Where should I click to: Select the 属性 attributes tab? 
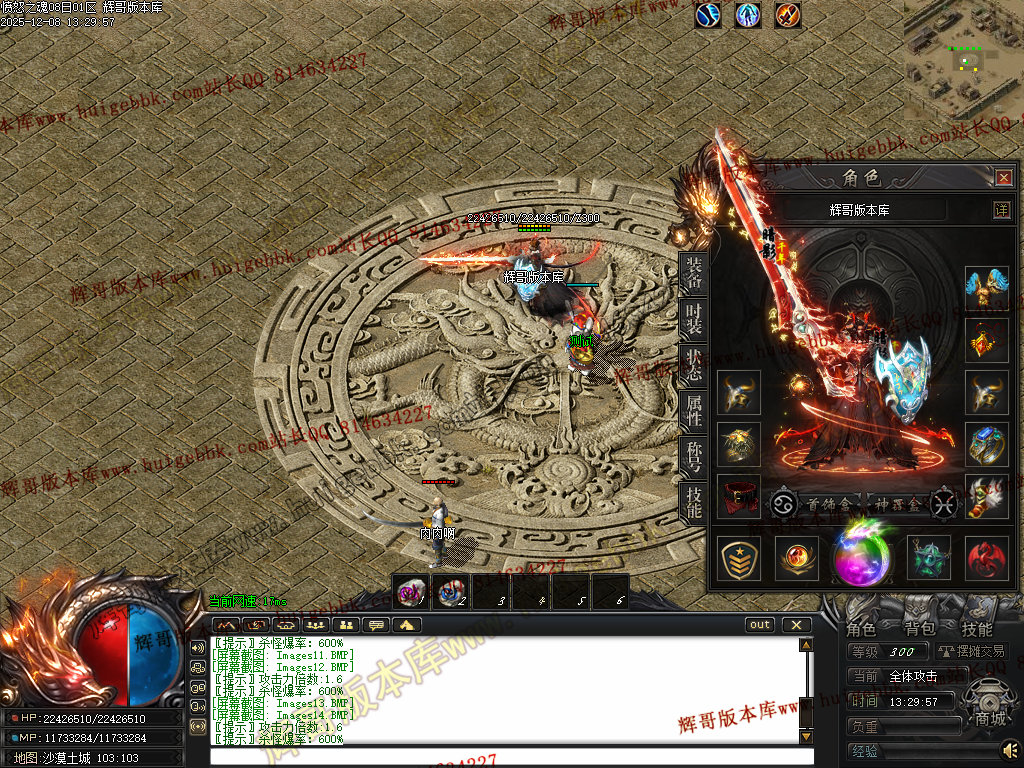[694, 411]
